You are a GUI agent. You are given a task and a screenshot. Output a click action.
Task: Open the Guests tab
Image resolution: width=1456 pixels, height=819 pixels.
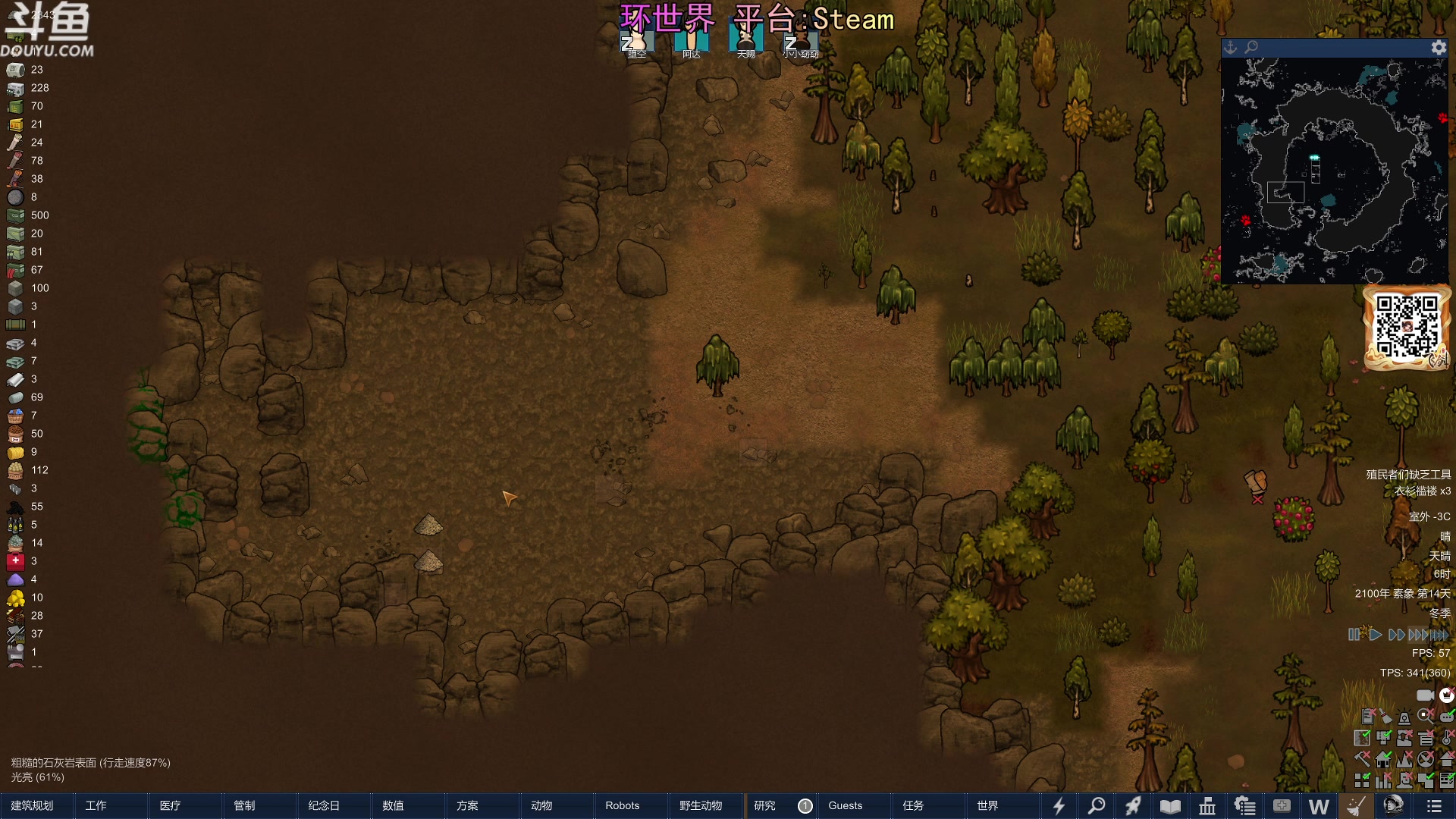tap(845, 805)
